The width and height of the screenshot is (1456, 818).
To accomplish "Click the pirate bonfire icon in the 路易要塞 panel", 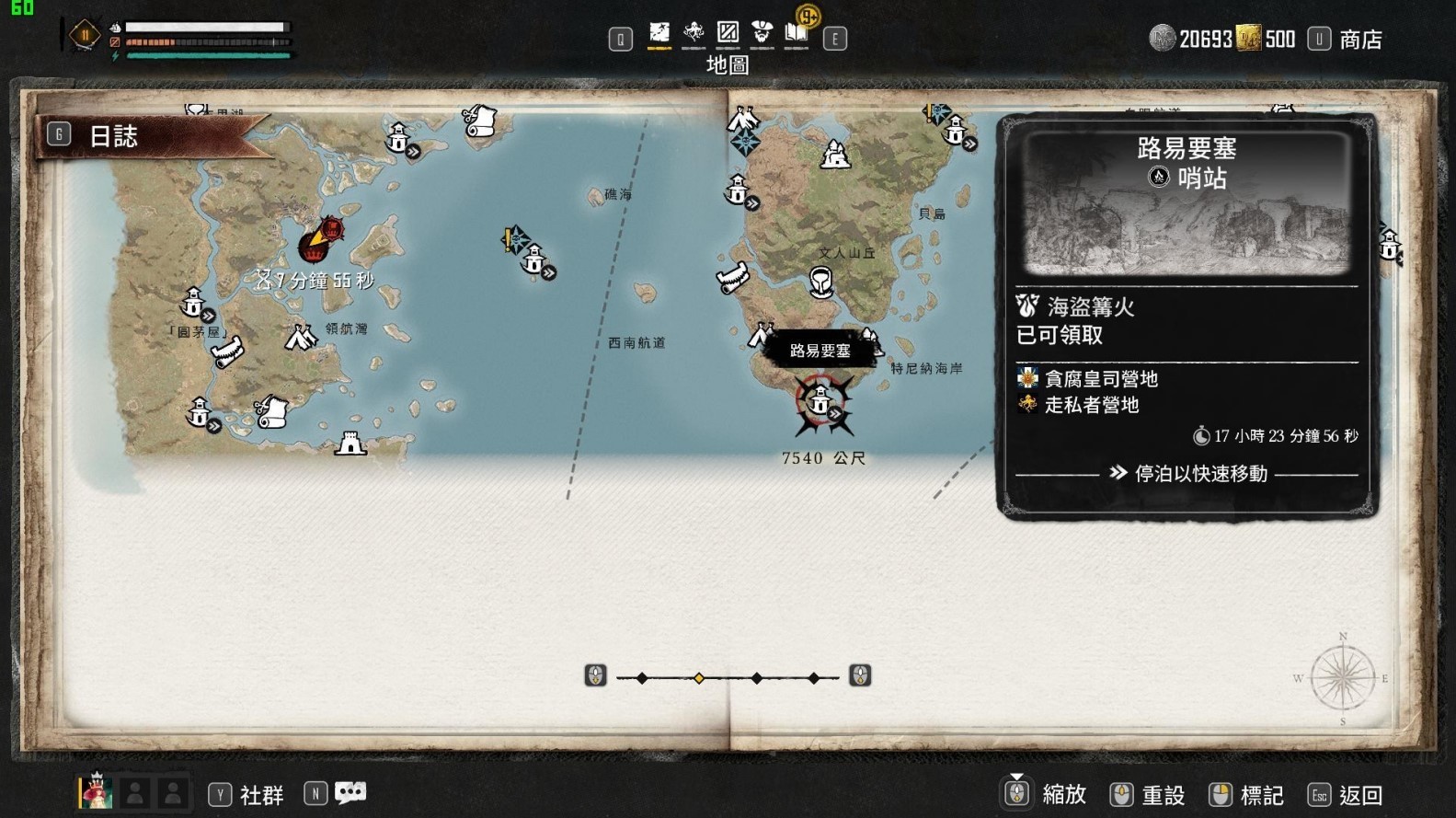I will tap(1026, 307).
